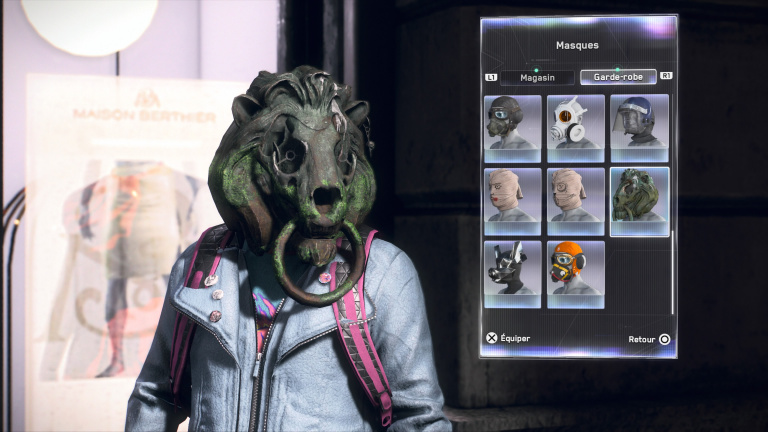Choose the black rabbit-eared gas mask
The width and height of the screenshot is (768, 432).
click(x=512, y=274)
